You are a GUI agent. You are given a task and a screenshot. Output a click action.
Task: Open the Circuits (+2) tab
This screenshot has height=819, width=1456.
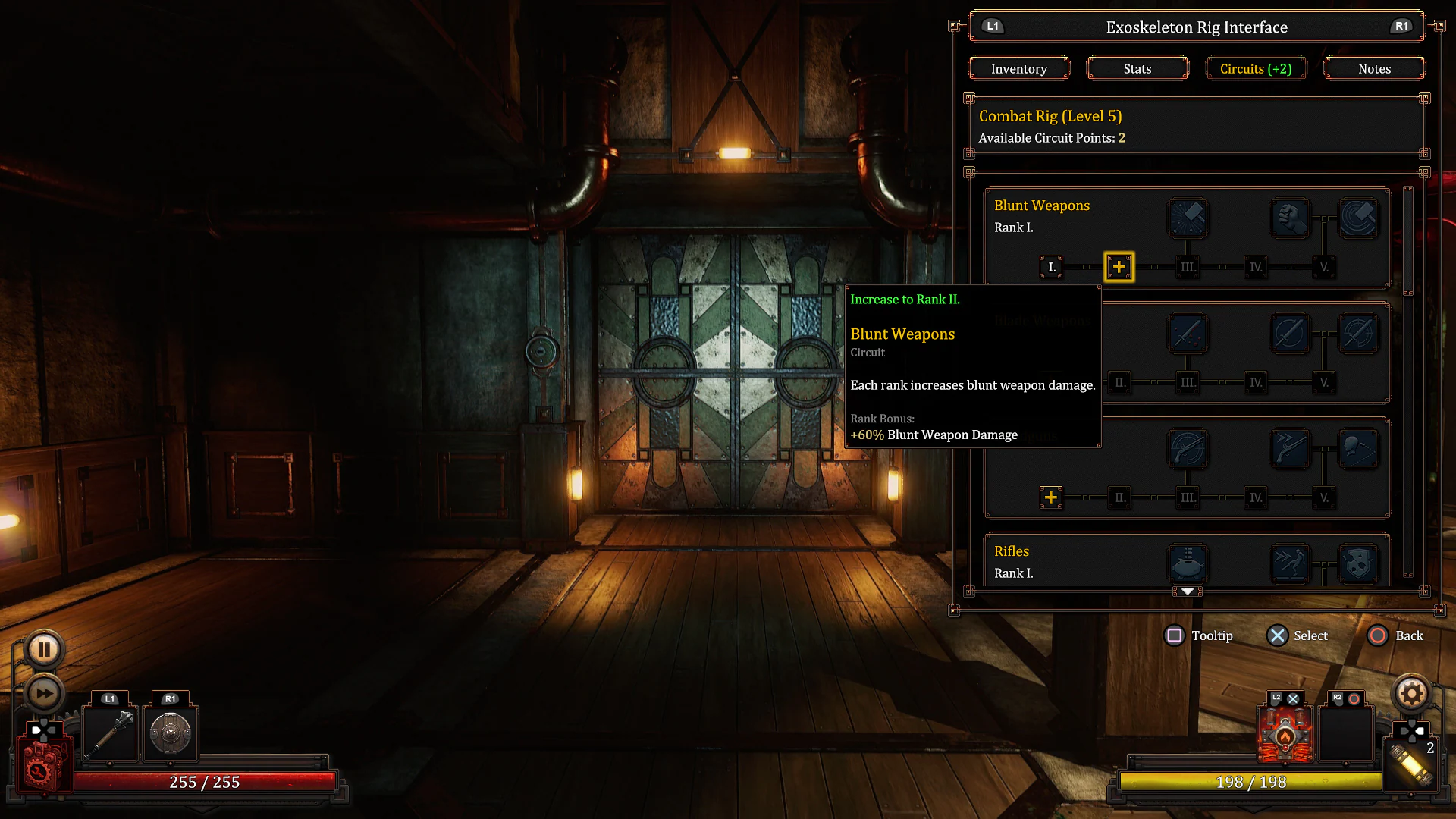coord(1256,68)
